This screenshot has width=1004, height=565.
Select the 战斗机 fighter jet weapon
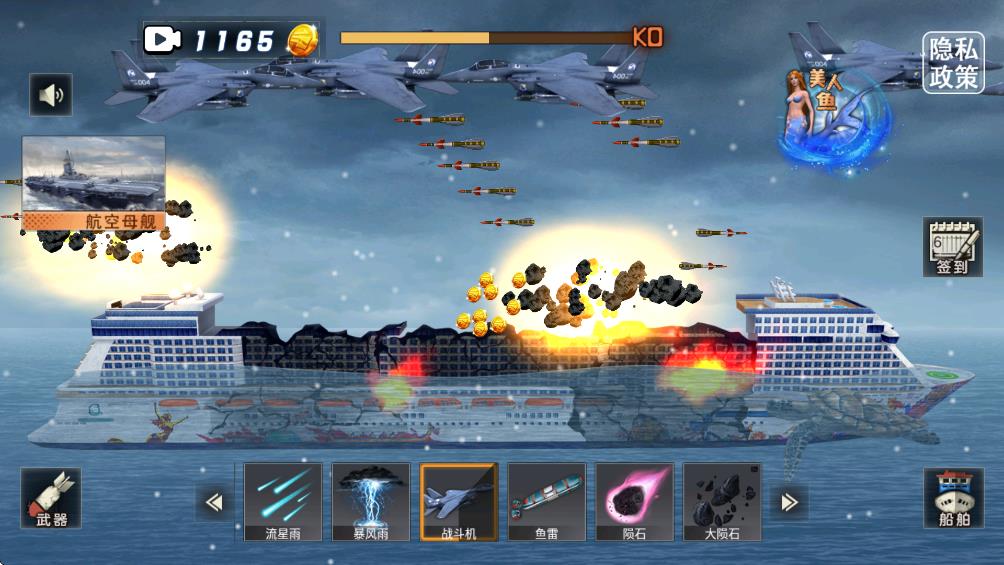(x=459, y=502)
